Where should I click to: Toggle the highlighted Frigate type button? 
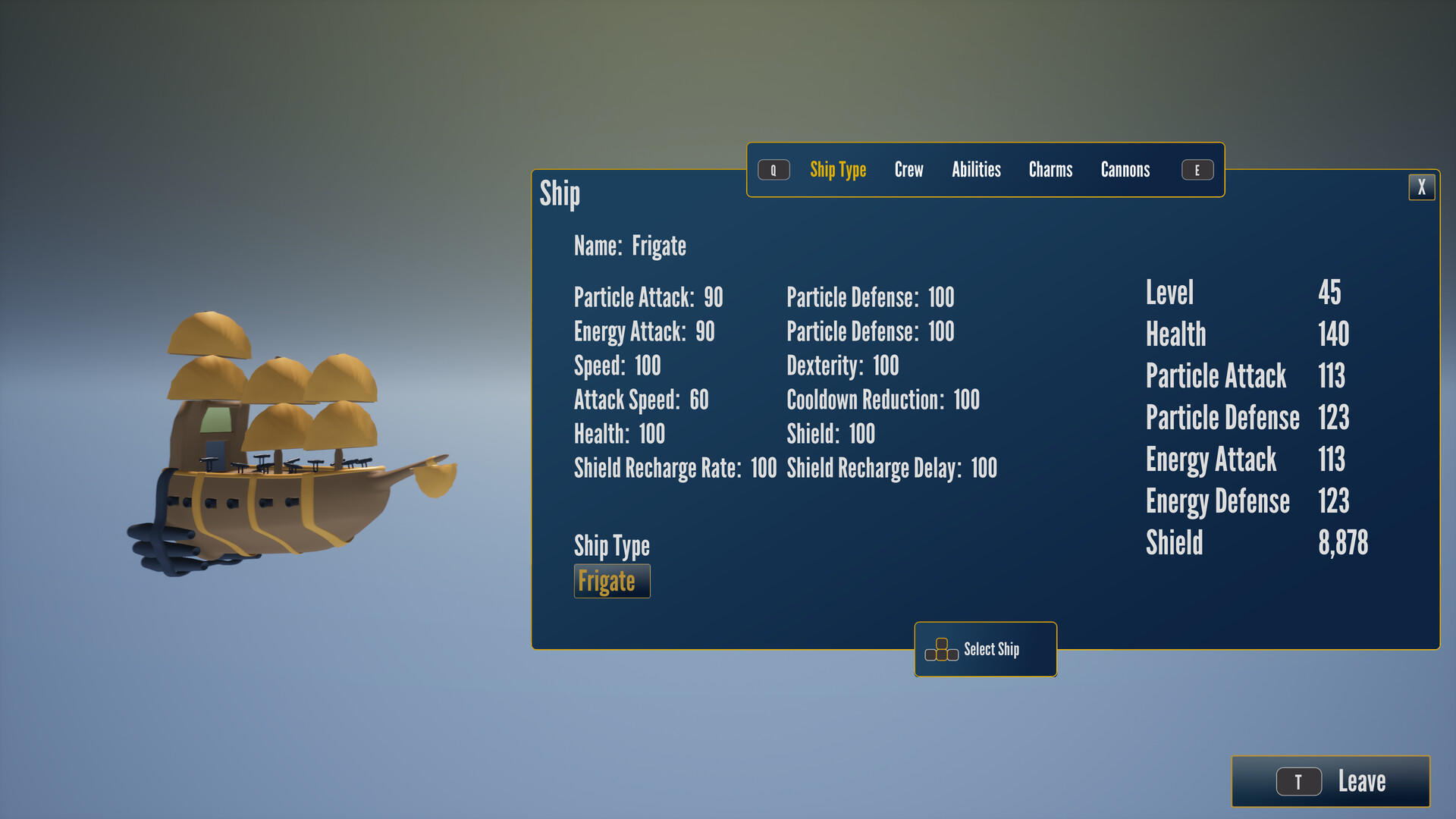point(612,581)
